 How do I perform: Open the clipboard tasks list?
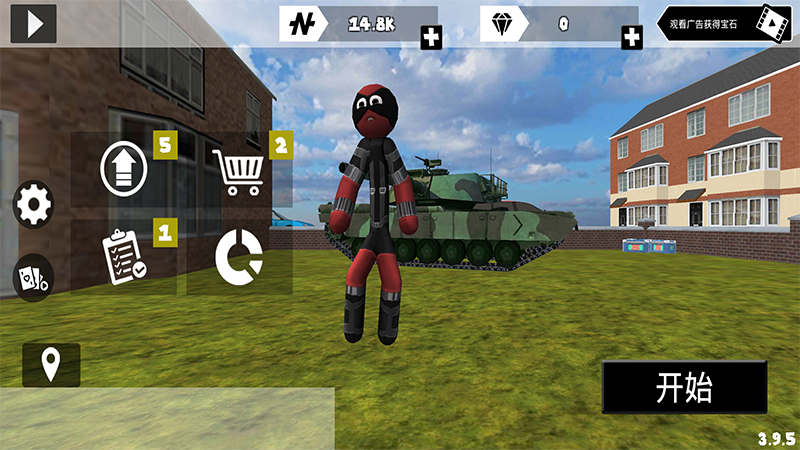[x=124, y=257]
